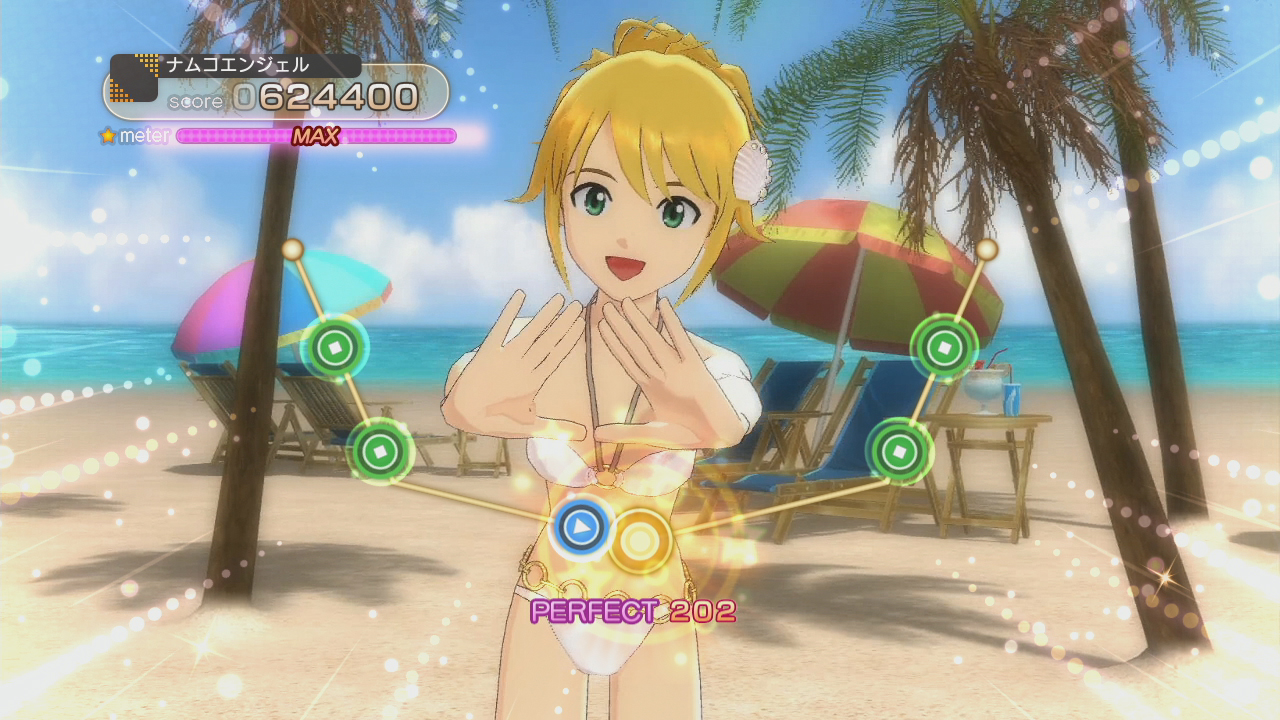Image resolution: width=1280 pixels, height=720 pixels.
Task: Hit the blue triangle note
Action: point(582,527)
